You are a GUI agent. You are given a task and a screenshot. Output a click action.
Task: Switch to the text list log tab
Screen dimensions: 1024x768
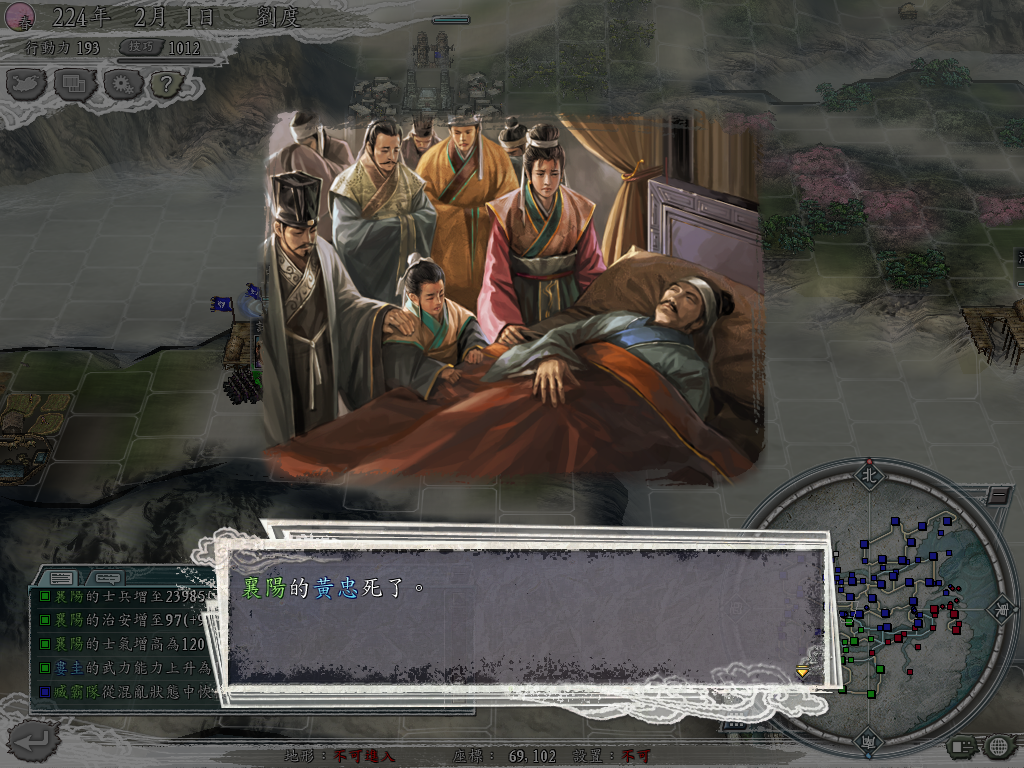[x=62, y=578]
